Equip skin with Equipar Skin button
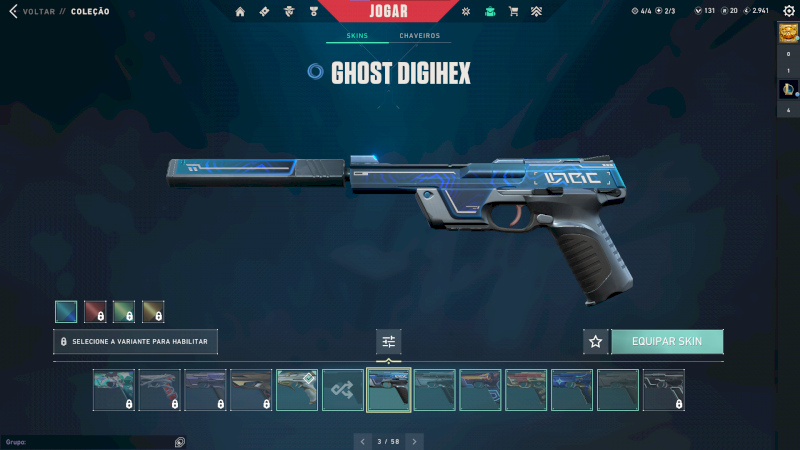Viewport: 800px width, 450px height. 667,341
